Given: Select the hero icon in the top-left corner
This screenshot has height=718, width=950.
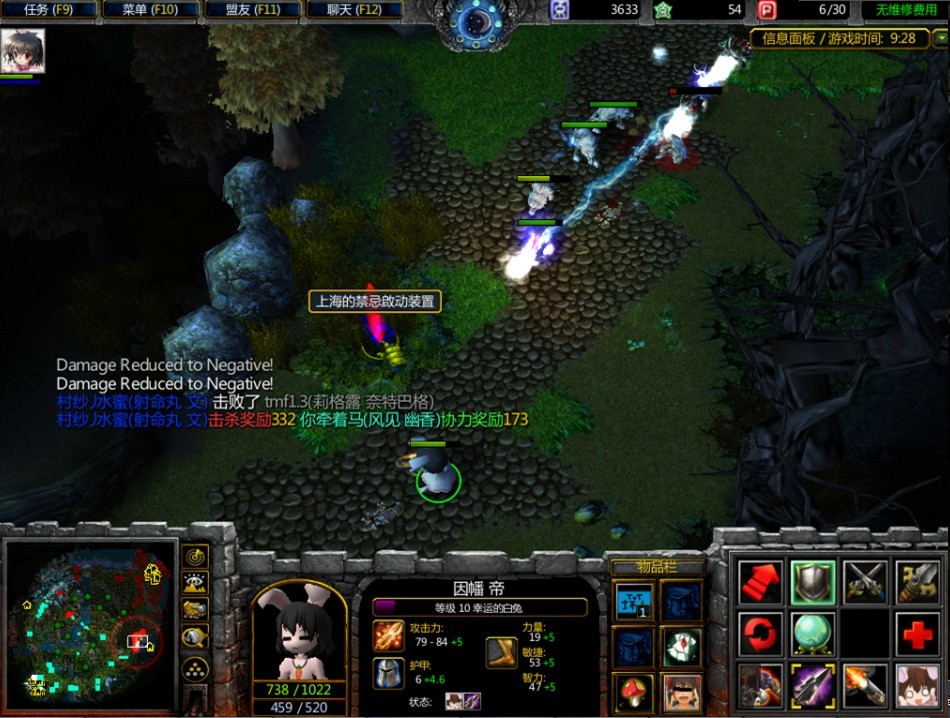Looking at the screenshot, I should point(21,51).
